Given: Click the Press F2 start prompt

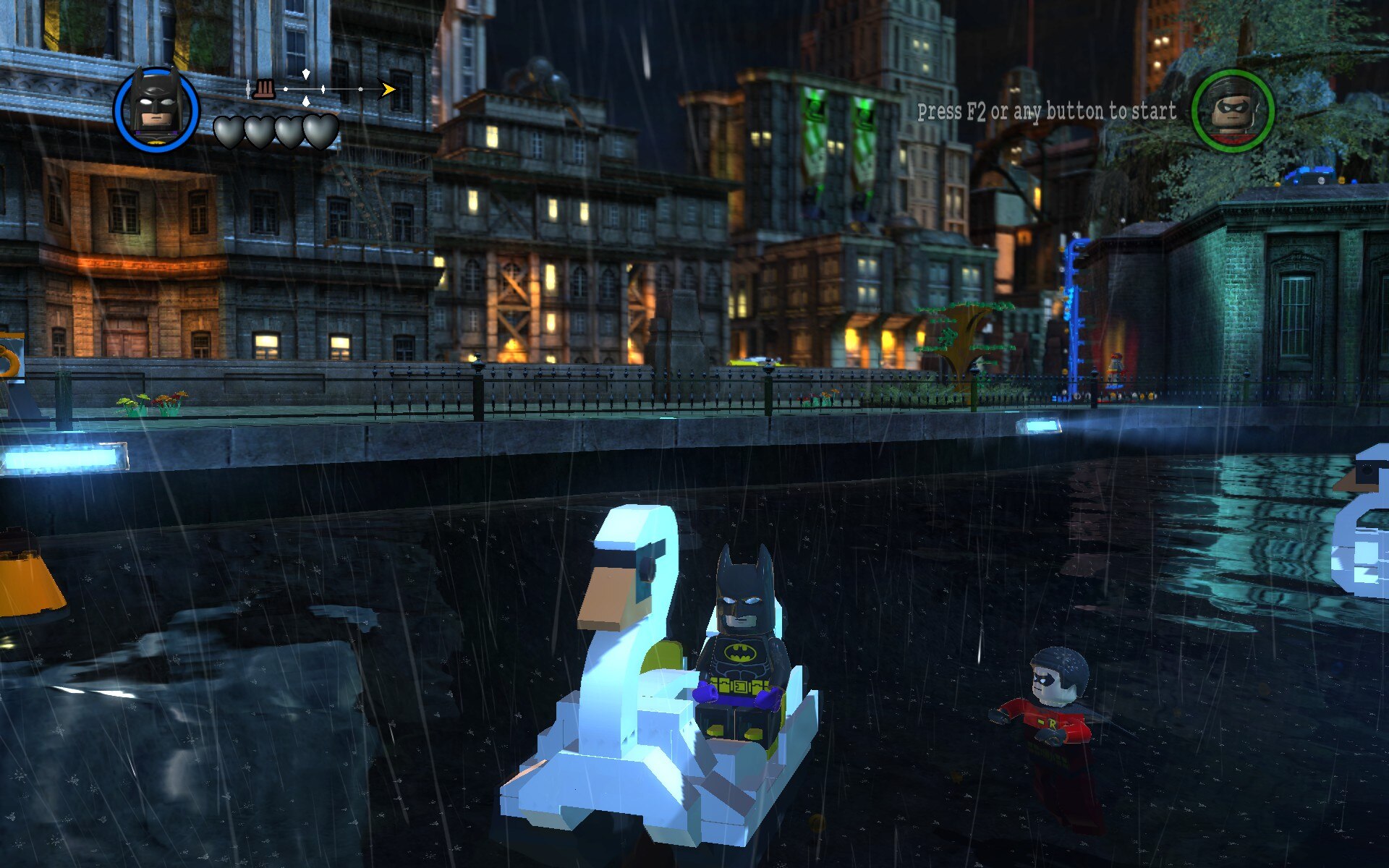Looking at the screenshot, I should (x=1045, y=111).
